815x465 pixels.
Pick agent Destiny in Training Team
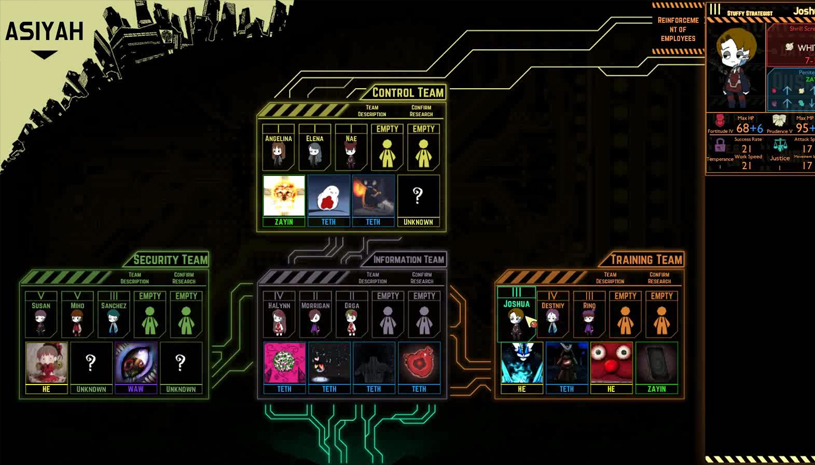point(553,315)
